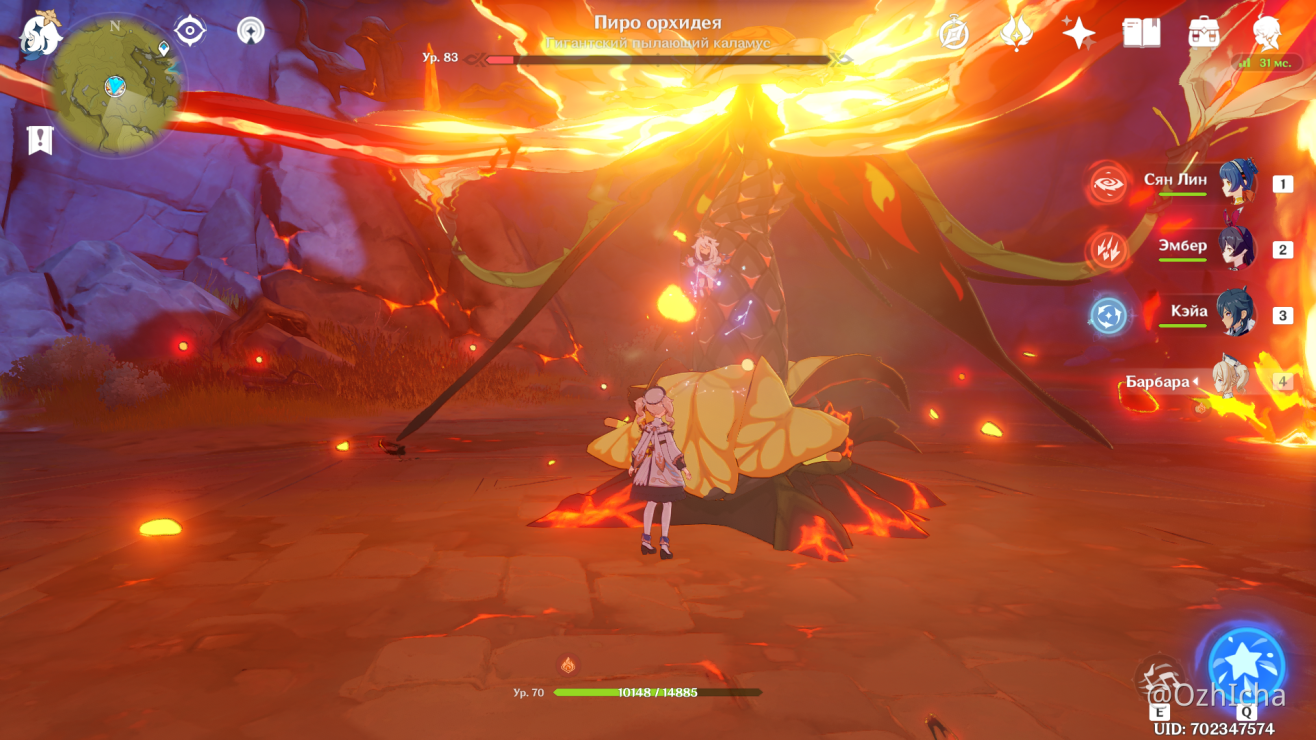The image size is (1316, 740).
Task: Activate Elemental Sight beside the minimap
Action: [190, 29]
